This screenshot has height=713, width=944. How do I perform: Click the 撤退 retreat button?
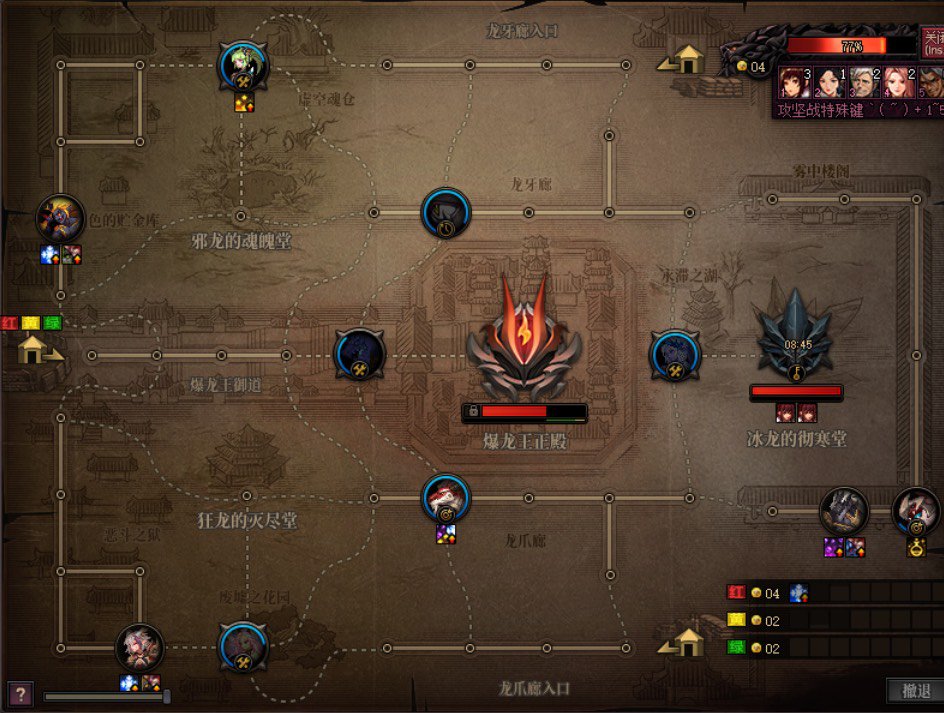[x=915, y=691]
